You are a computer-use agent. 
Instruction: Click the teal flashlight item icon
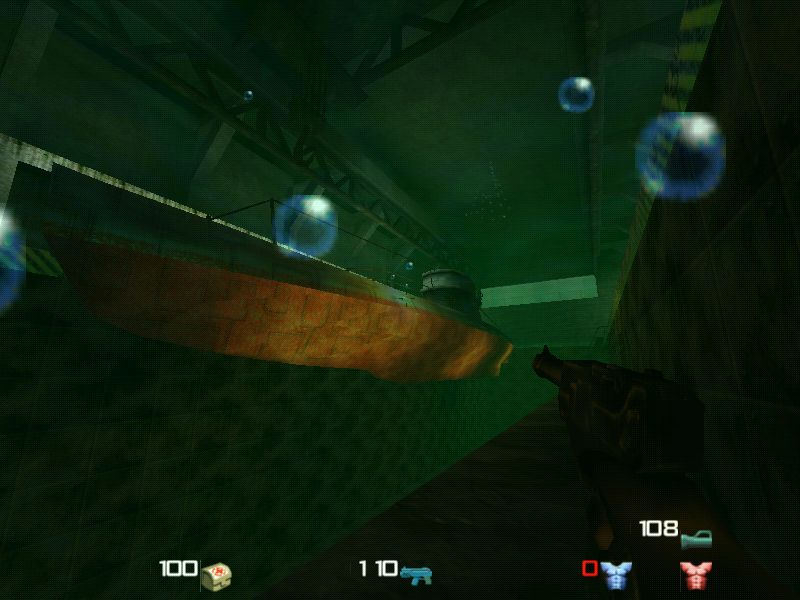tap(696, 539)
